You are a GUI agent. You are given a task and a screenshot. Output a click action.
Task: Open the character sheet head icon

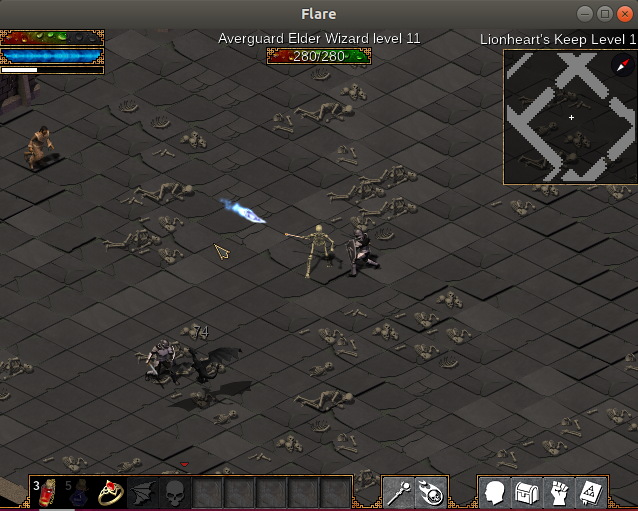coord(495,493)
